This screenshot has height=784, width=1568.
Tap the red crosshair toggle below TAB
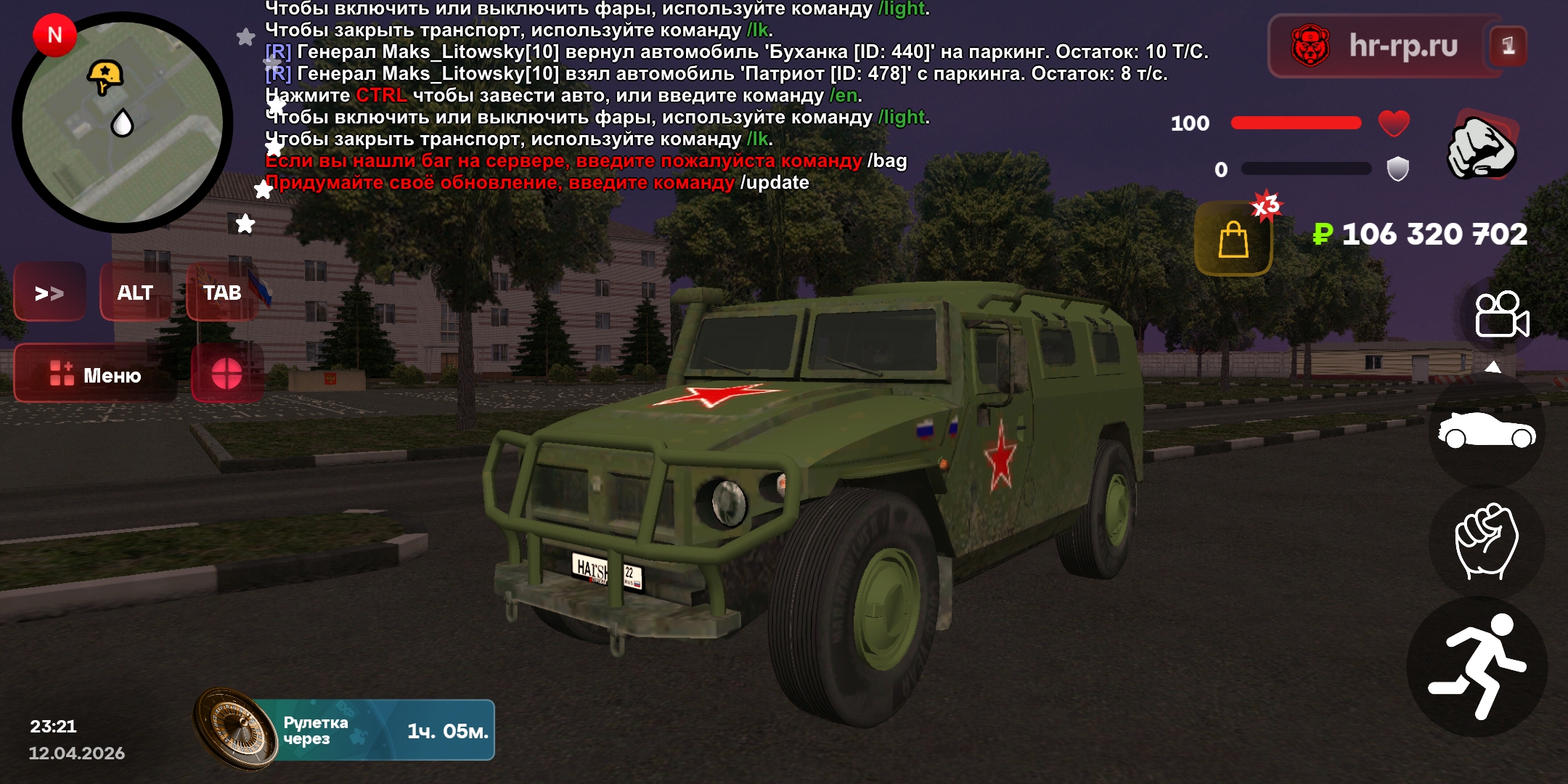[x=226, y=375]
